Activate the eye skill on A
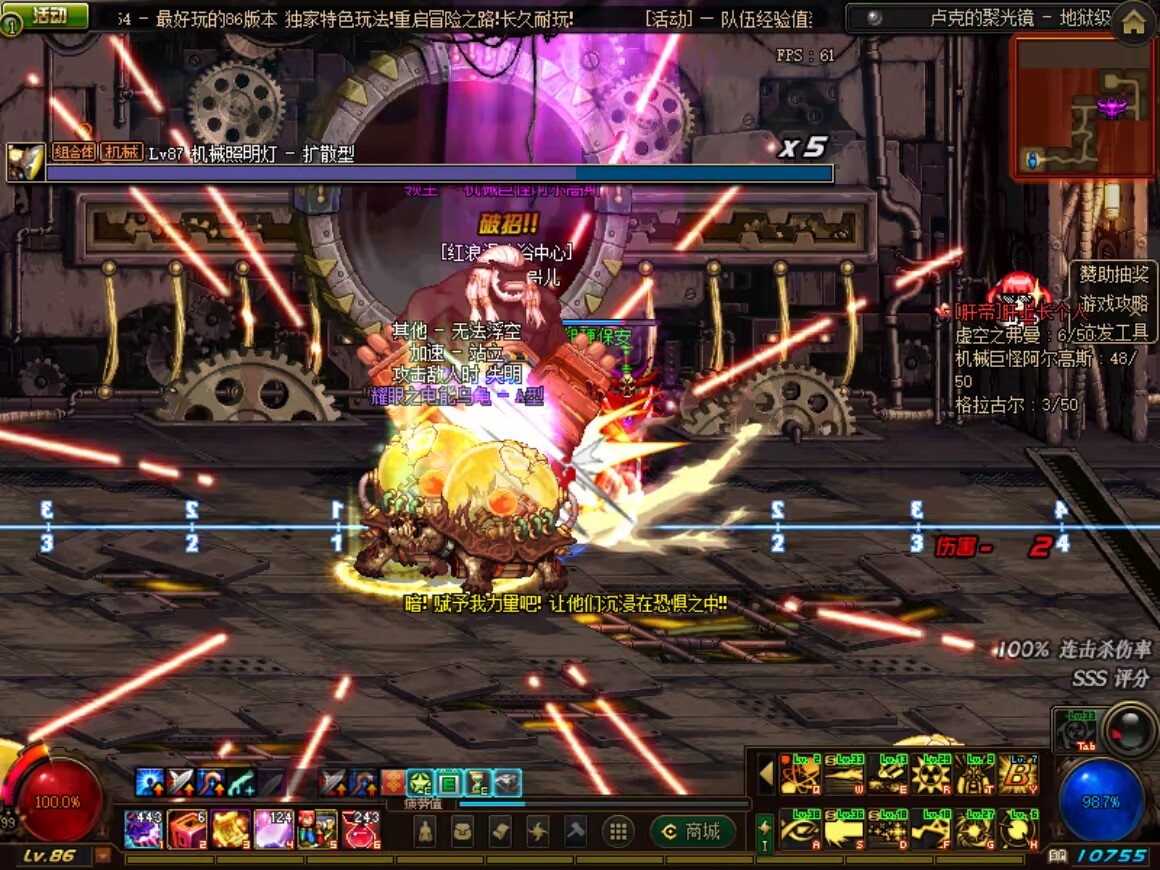Image resolution: width=1160 pixels, height=870 pixels. (x=799, y=830)
